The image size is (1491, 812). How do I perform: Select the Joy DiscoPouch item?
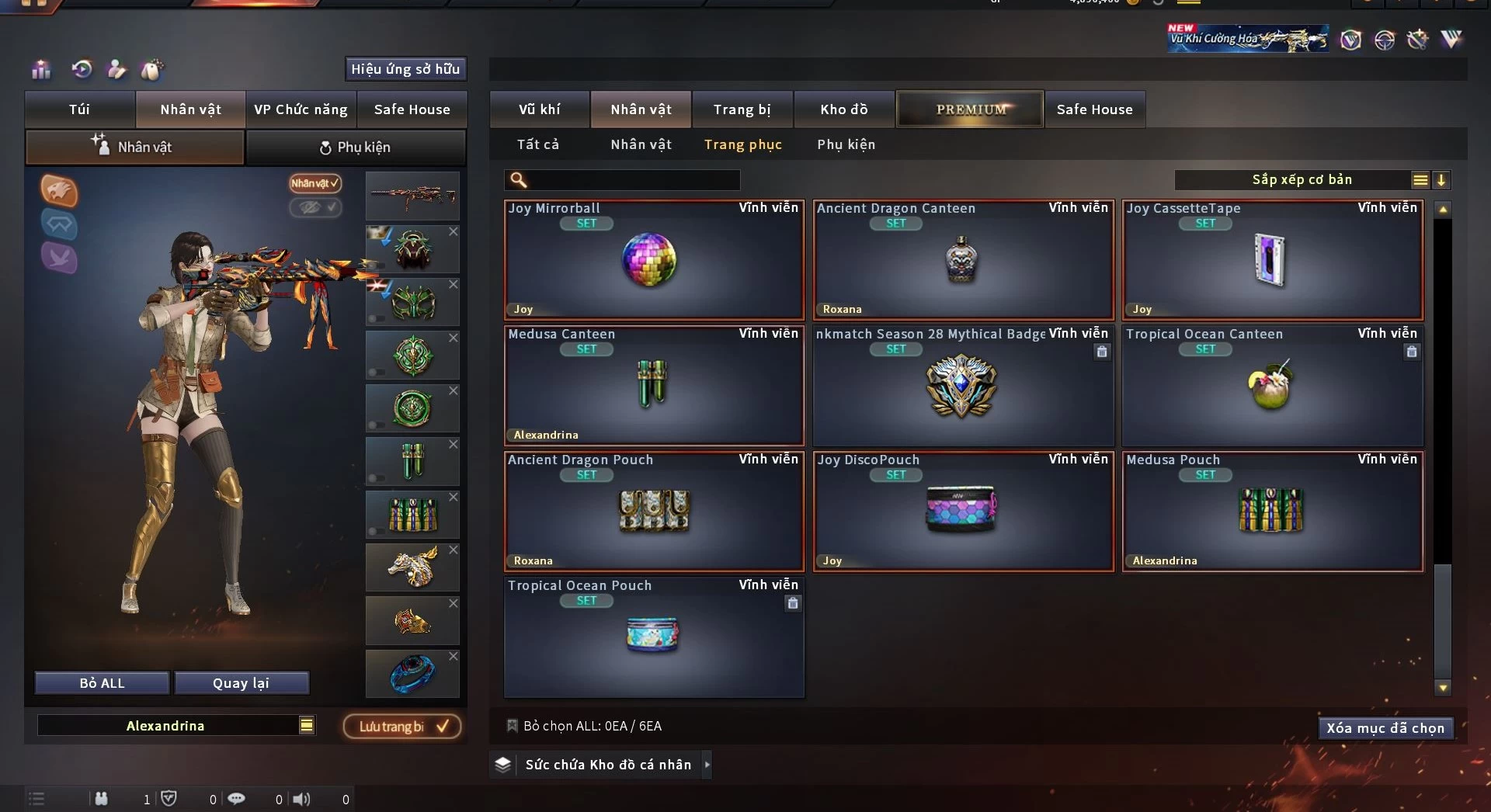(x=962, y=512)
